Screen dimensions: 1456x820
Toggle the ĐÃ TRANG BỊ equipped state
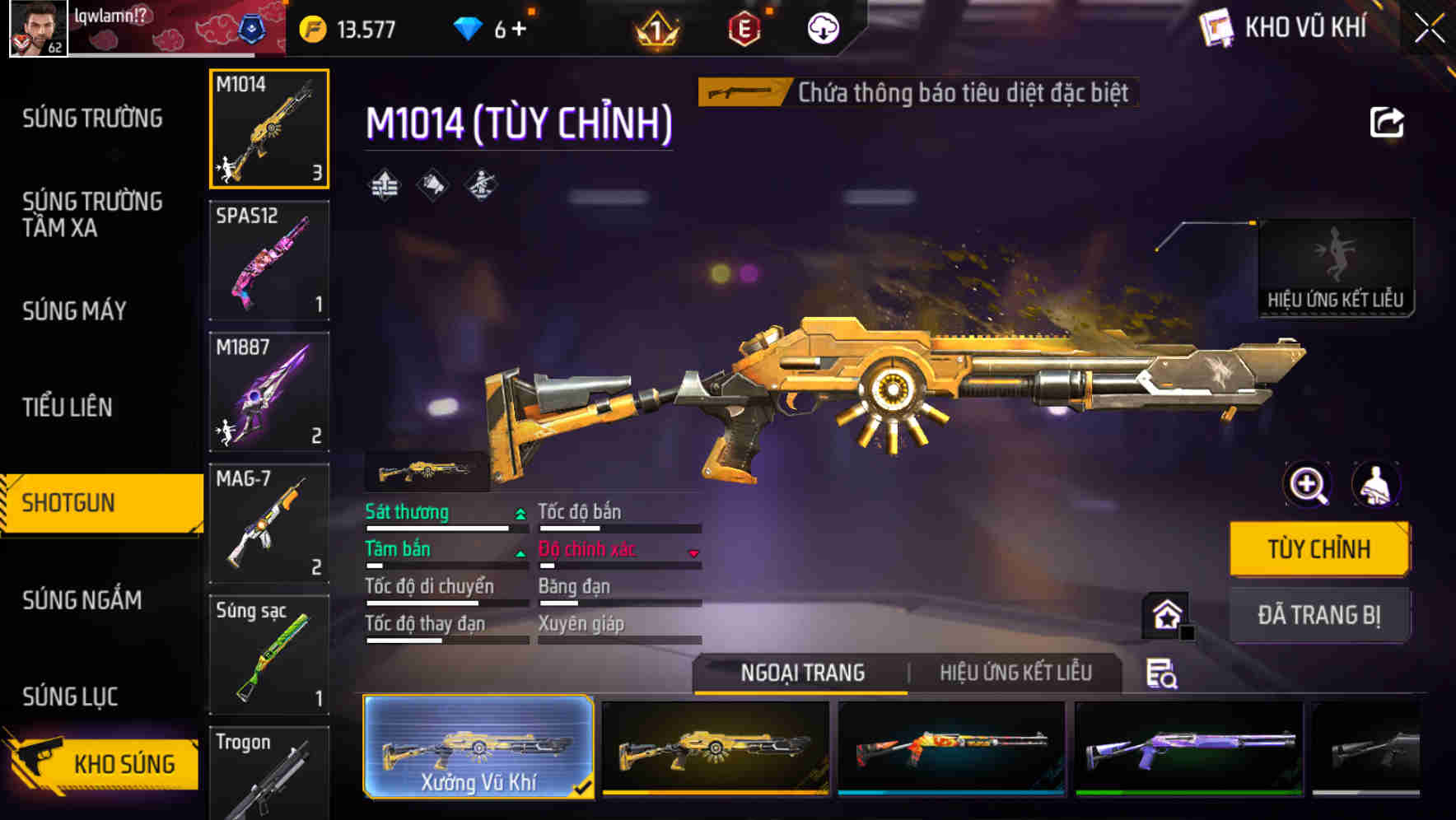click(x=1319, y=614)
